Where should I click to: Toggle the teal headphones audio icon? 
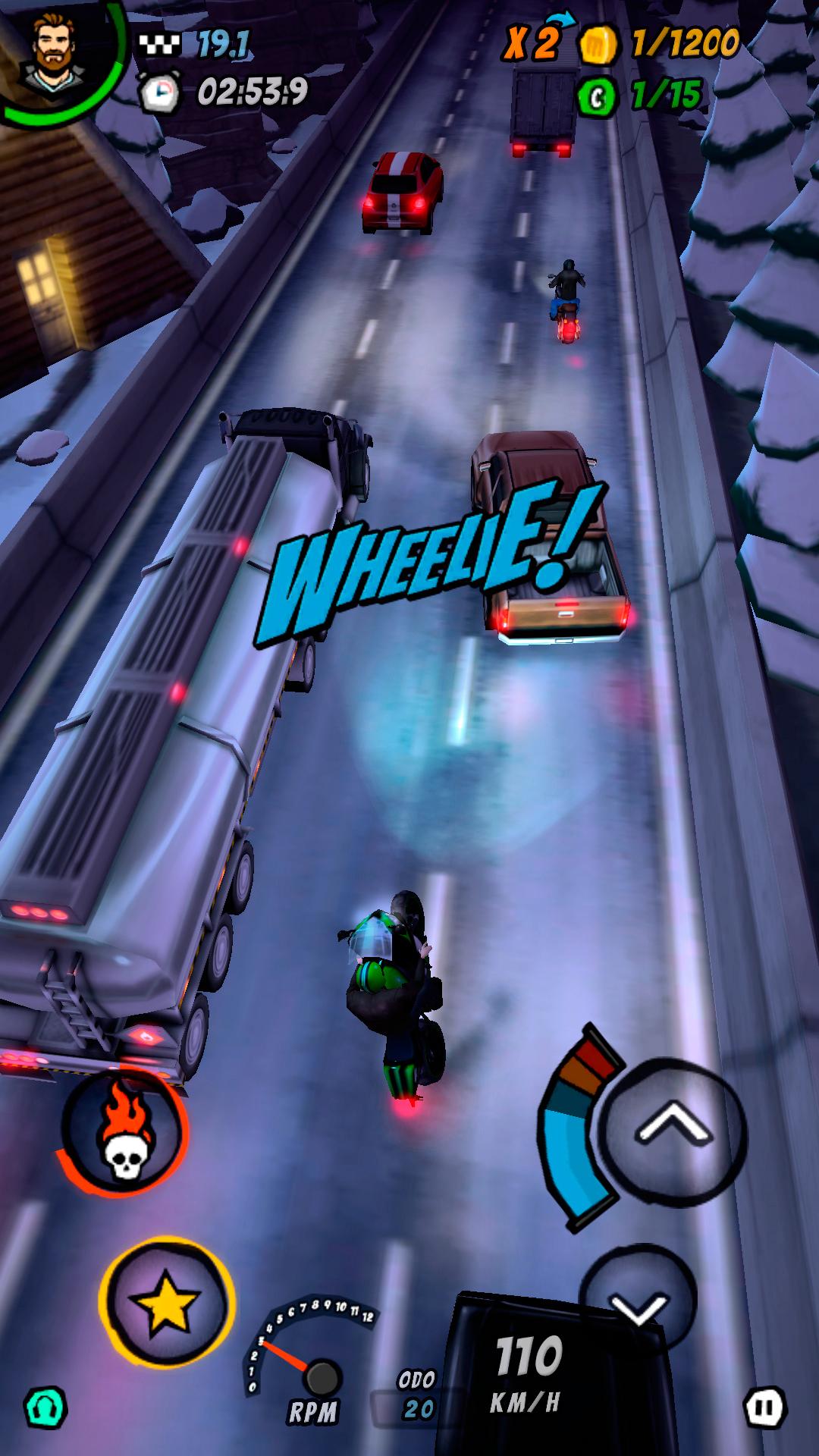[46, 1409]
